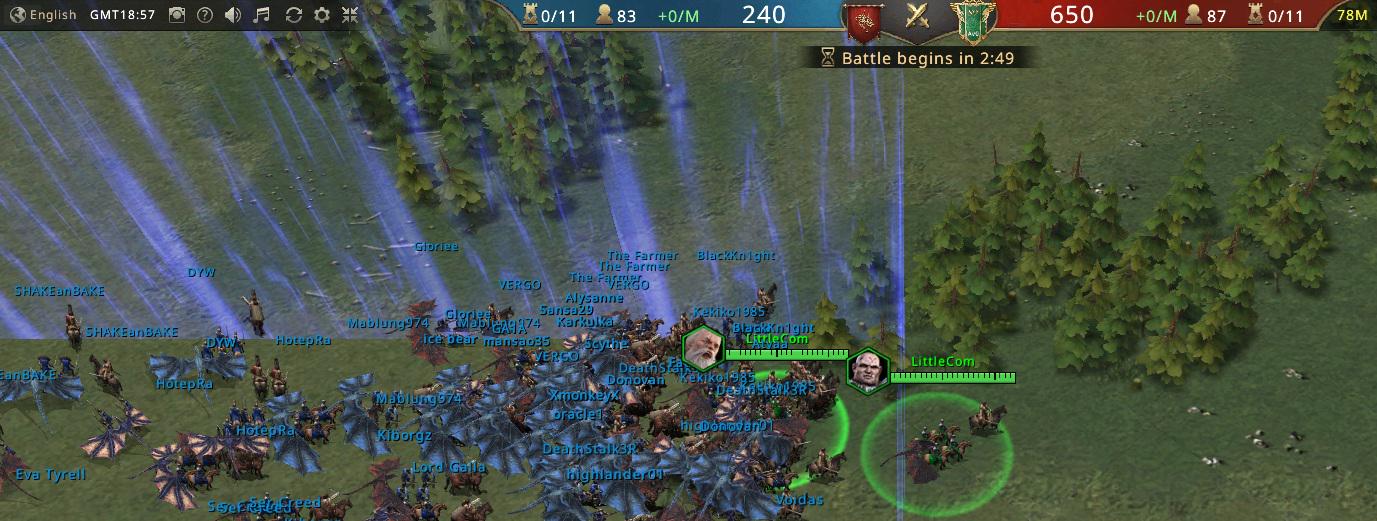1377x521 pixels.
Task: Select the bald LittleCom hero portrait
Action: pyautogui.click(x=866, y=371)
